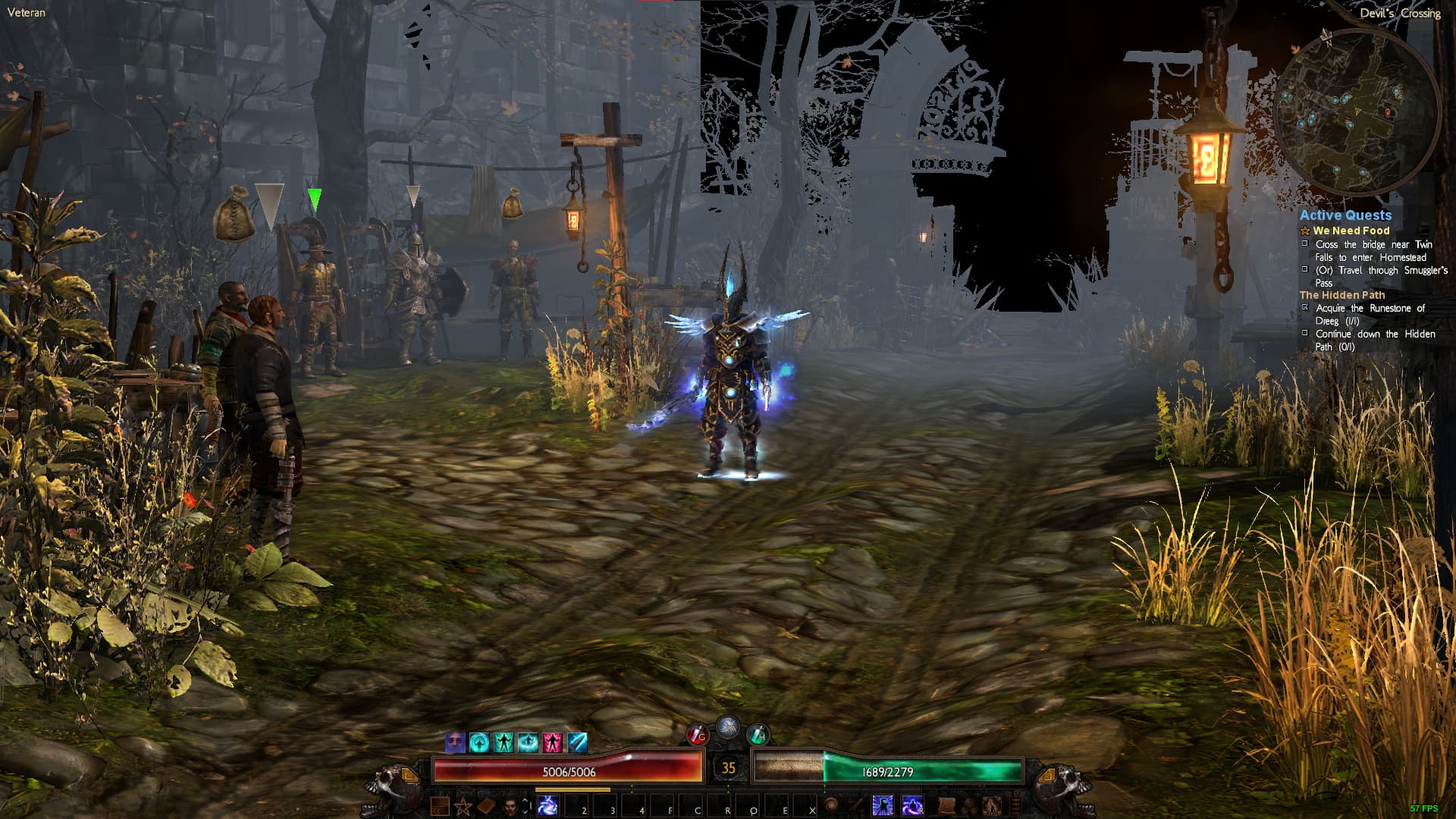1456x819 pixels.
Task: Open the brown book icon on the hotbar
Action: pyautogui.click(x=486, y=806)
